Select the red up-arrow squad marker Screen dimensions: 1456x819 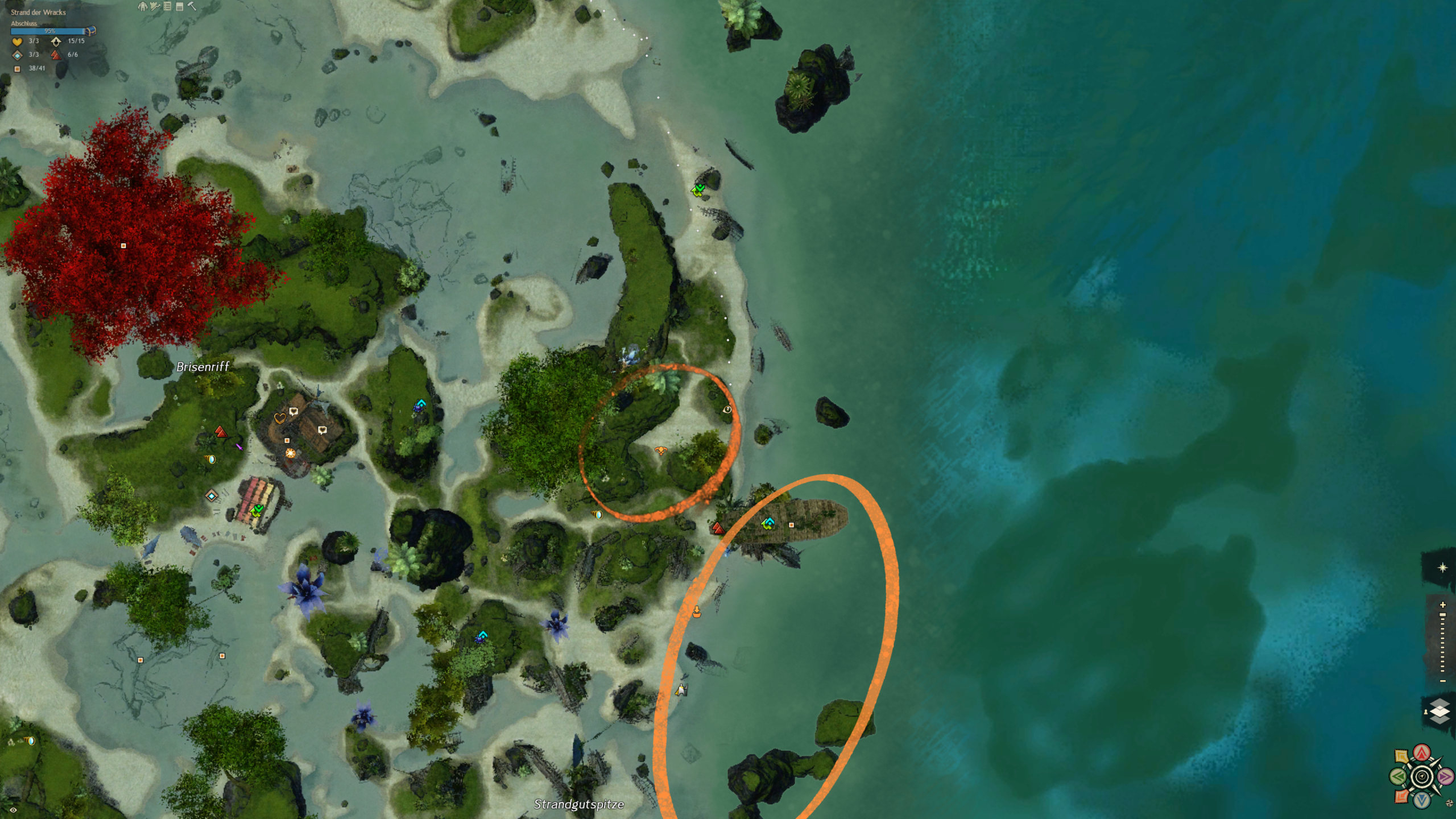coord(1422,754)
